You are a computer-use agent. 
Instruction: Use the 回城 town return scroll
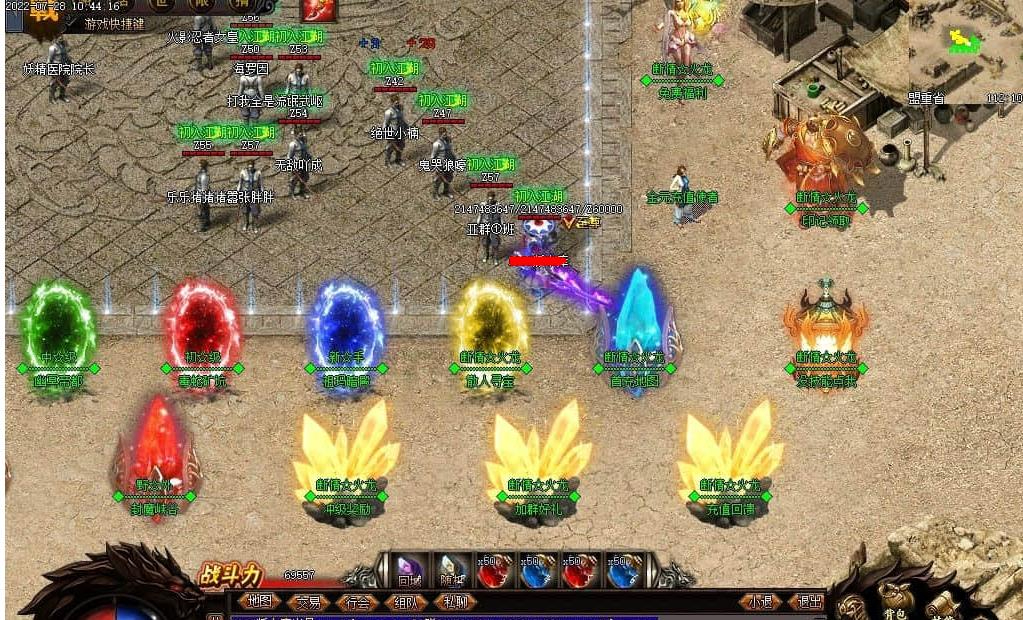[409, 570]
